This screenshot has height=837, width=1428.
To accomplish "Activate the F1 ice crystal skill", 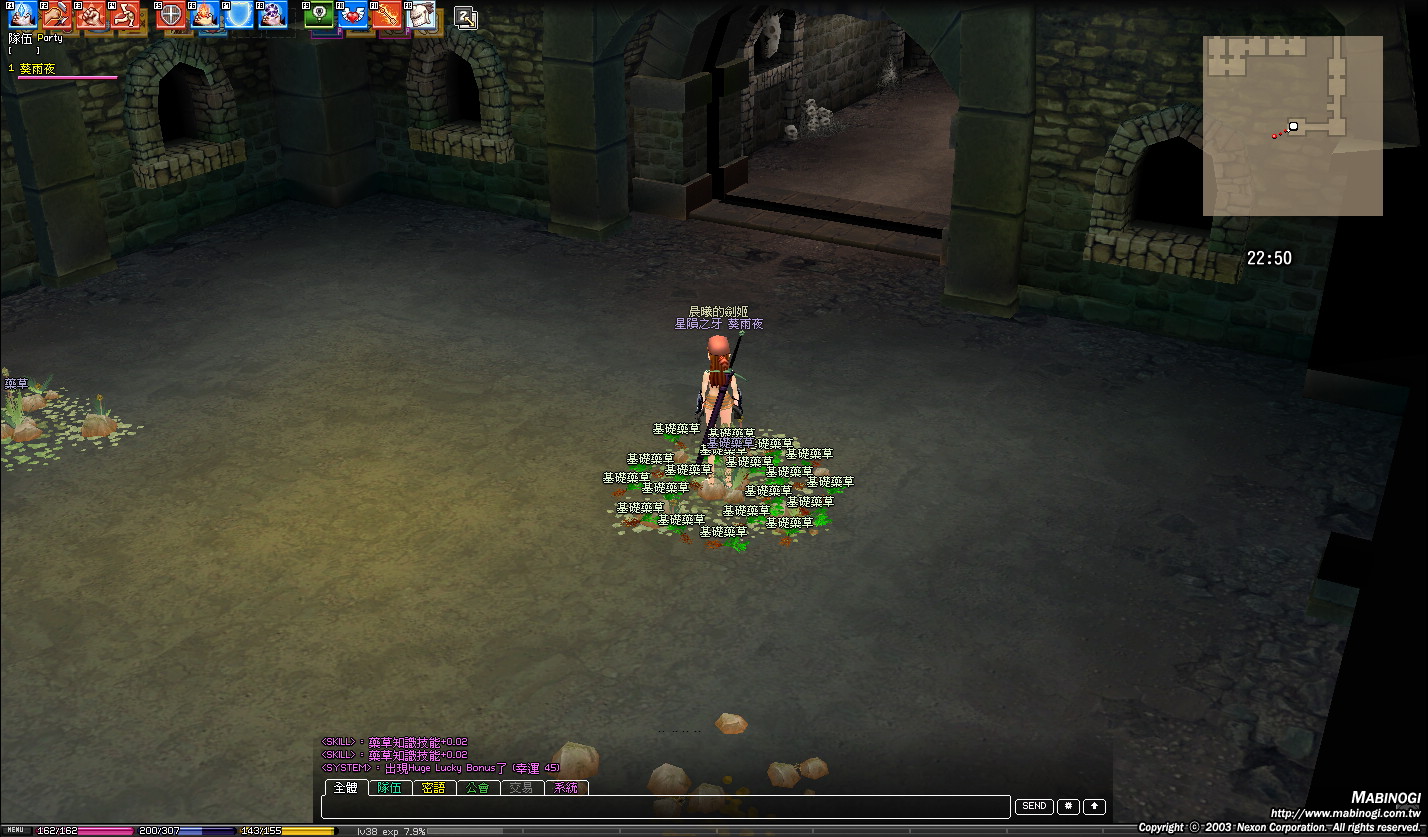I will point(22,14).
